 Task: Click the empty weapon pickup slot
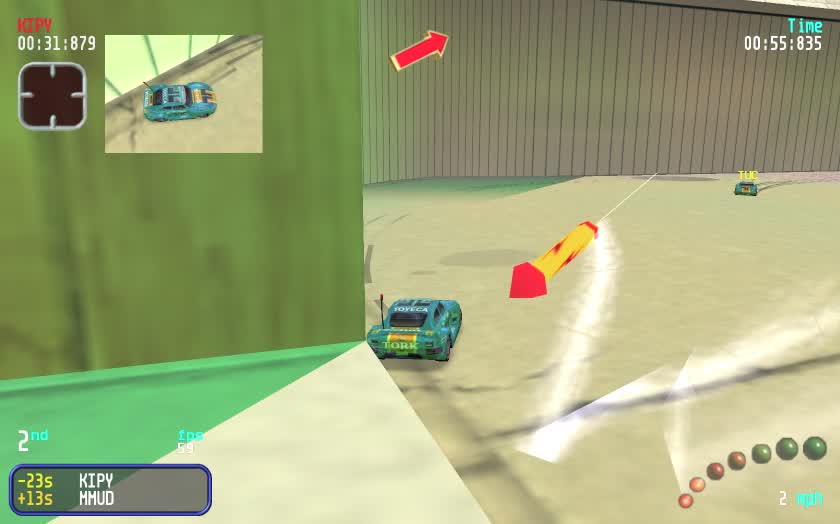point(52,96)
